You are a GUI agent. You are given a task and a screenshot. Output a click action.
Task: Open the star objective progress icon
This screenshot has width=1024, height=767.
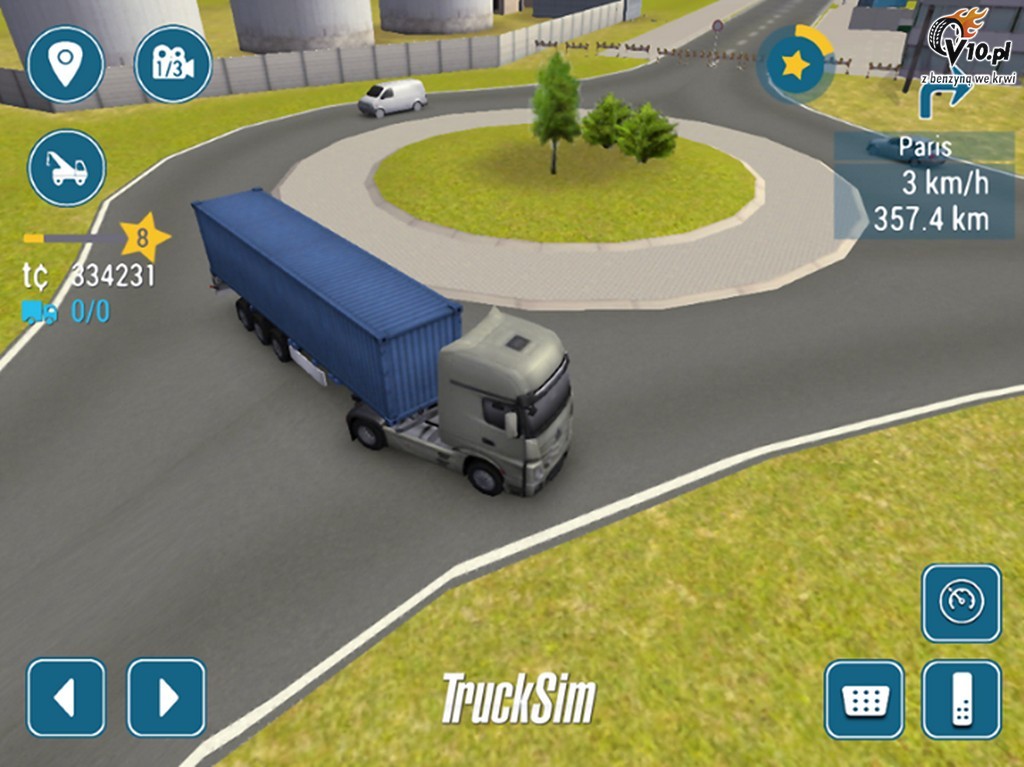click(x=796, y=65)
